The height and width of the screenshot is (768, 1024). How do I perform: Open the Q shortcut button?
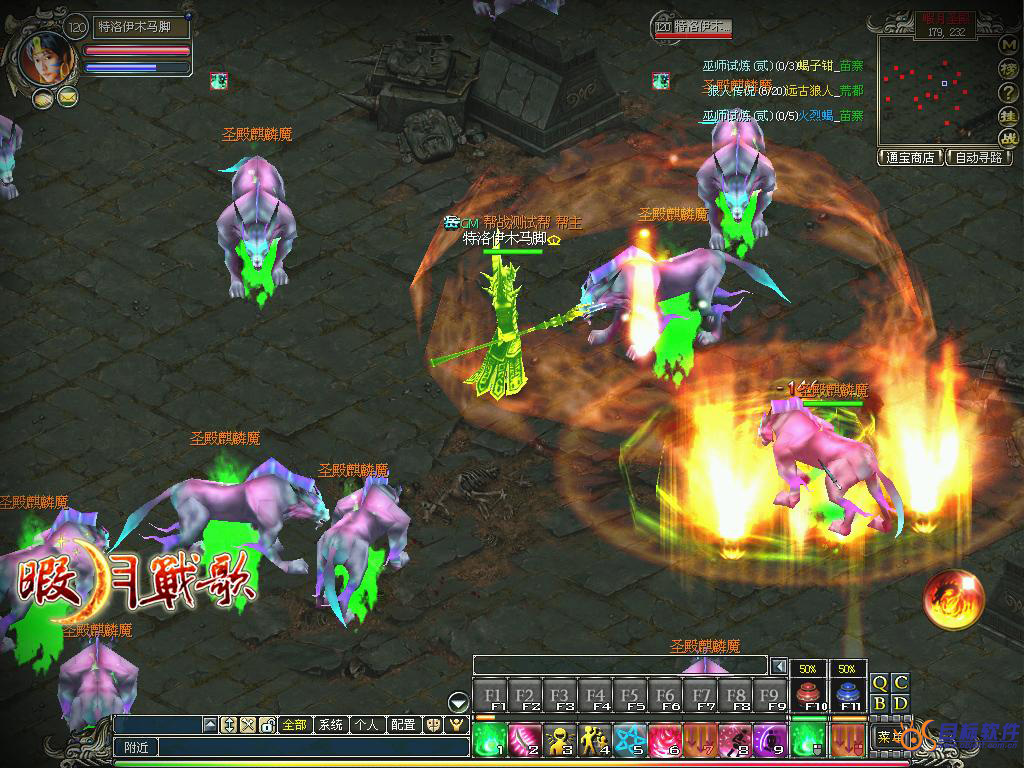880,683
